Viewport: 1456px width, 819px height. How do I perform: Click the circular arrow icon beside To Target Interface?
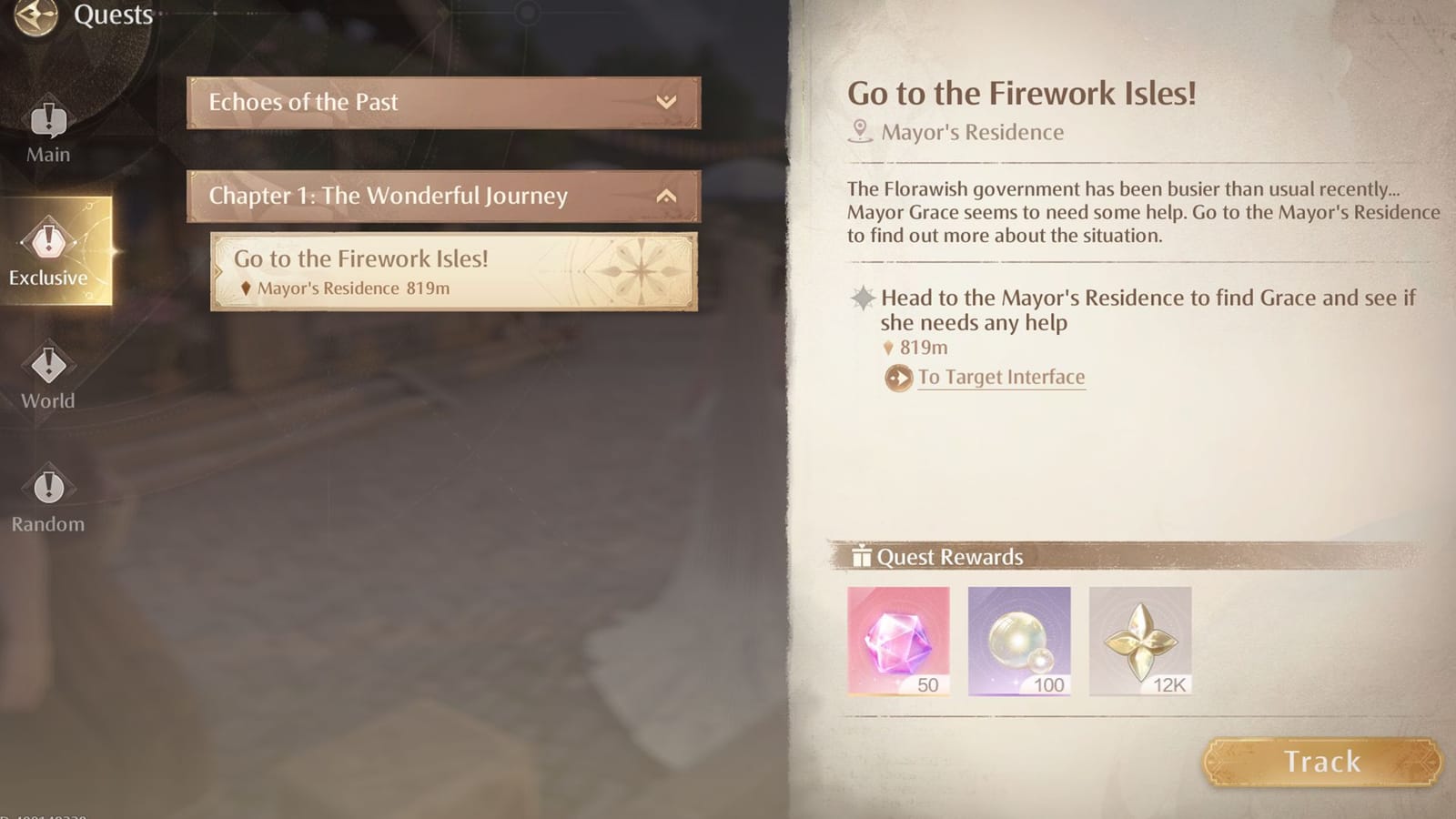pyautogui.click(x=898, y=377)
